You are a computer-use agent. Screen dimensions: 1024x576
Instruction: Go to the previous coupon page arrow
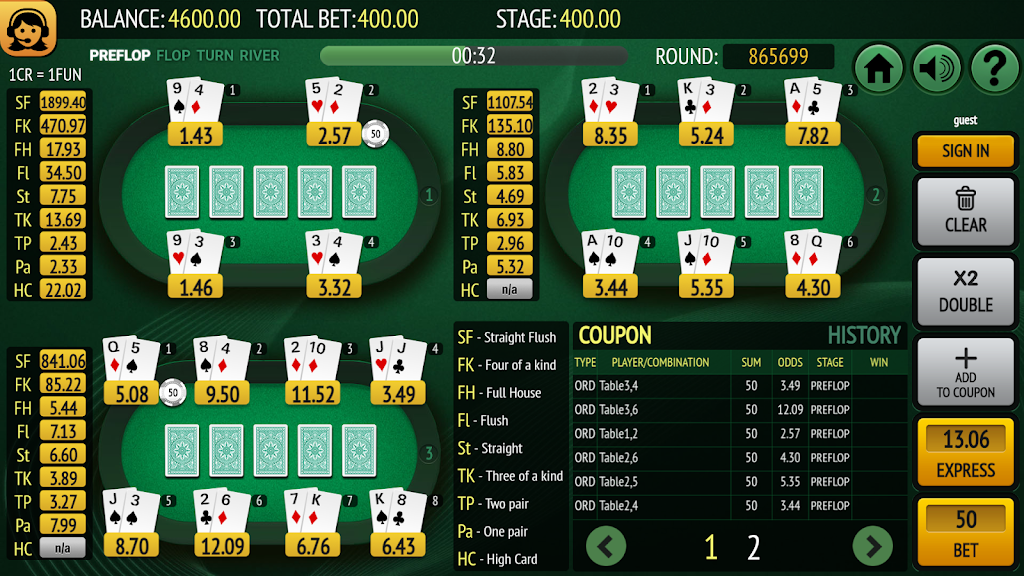point(606,546)
